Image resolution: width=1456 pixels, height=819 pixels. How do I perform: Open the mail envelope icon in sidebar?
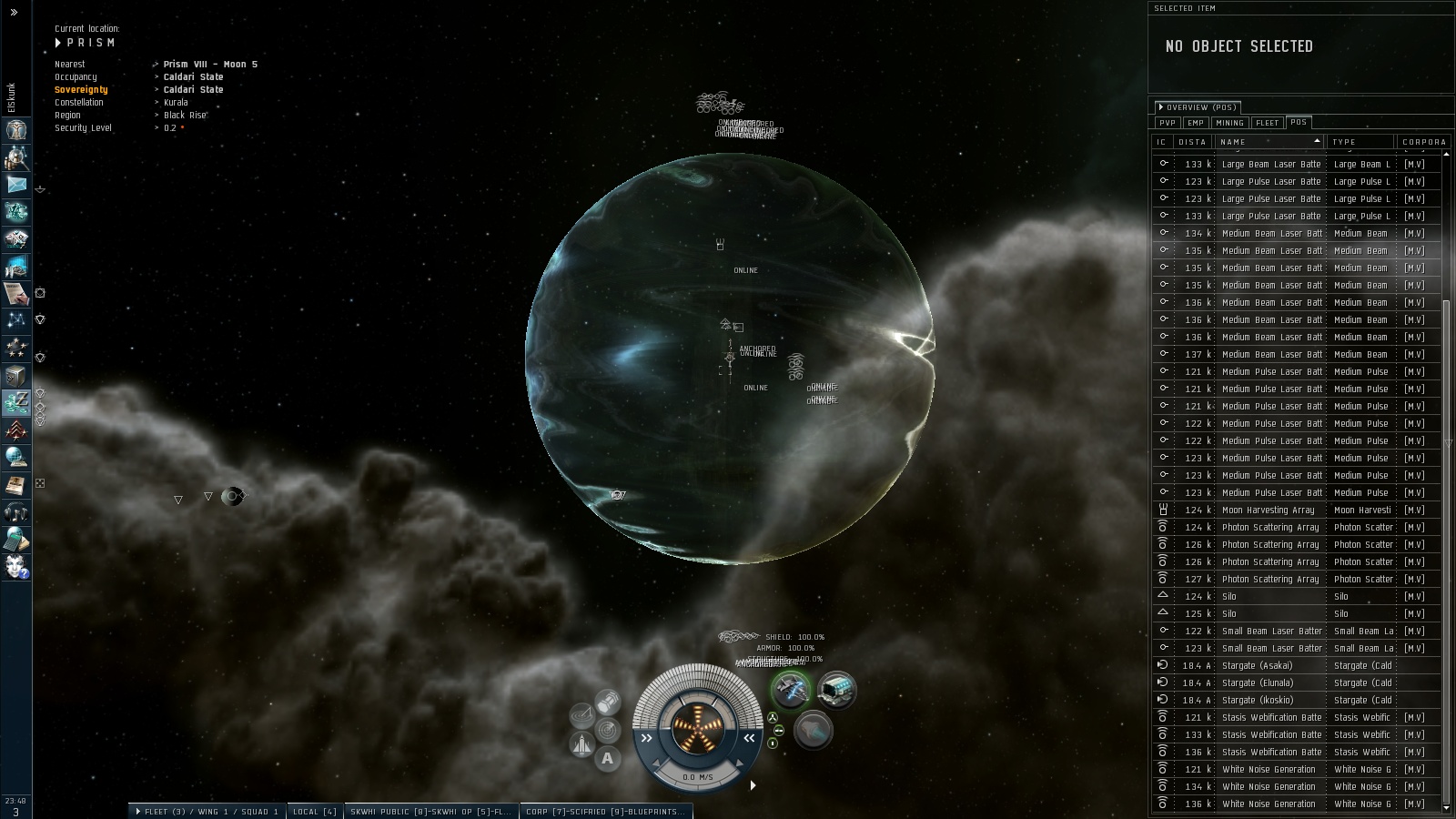point(16,185)
